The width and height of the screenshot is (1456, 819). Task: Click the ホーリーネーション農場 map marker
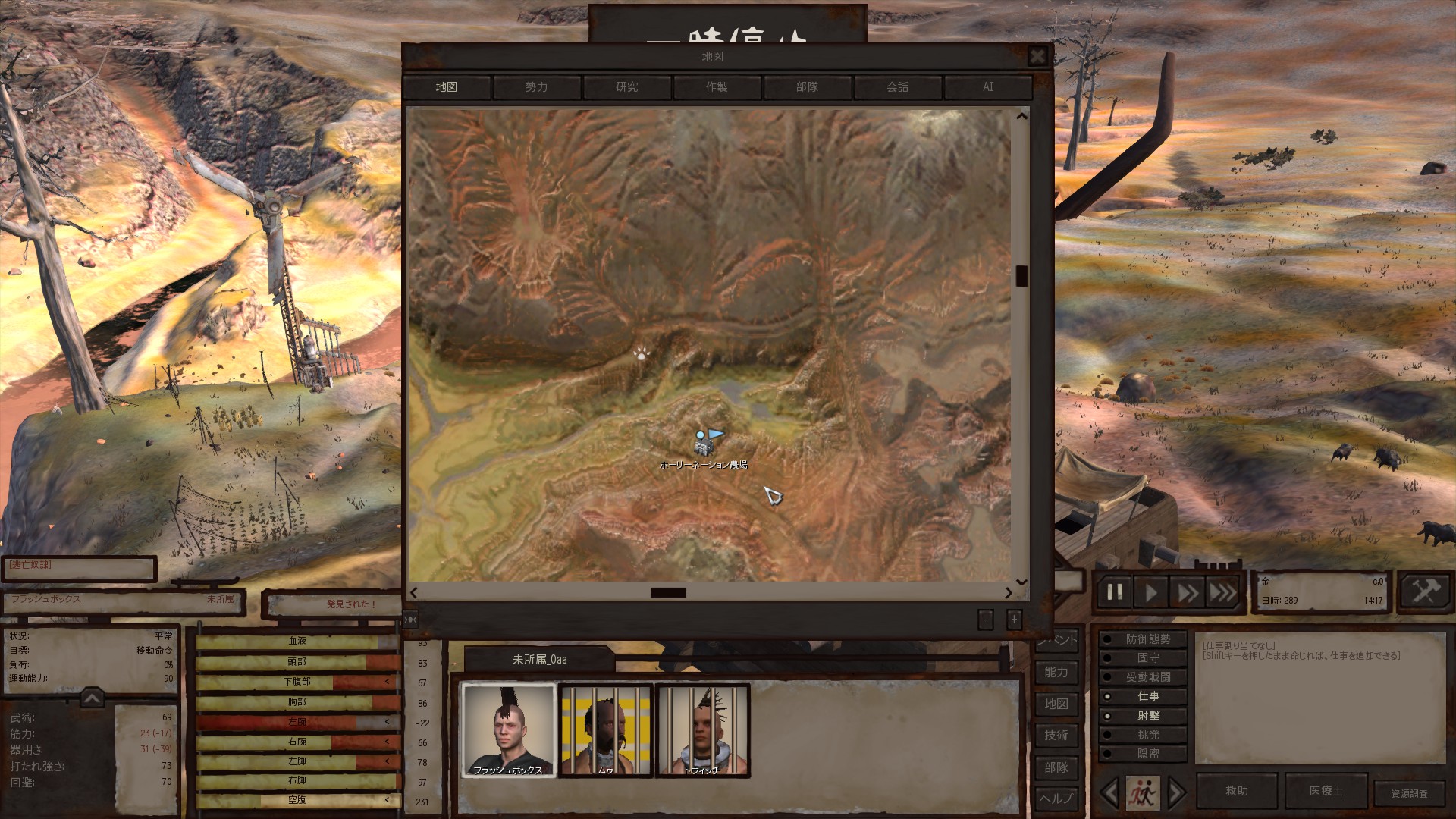click(x=705, y=443)
